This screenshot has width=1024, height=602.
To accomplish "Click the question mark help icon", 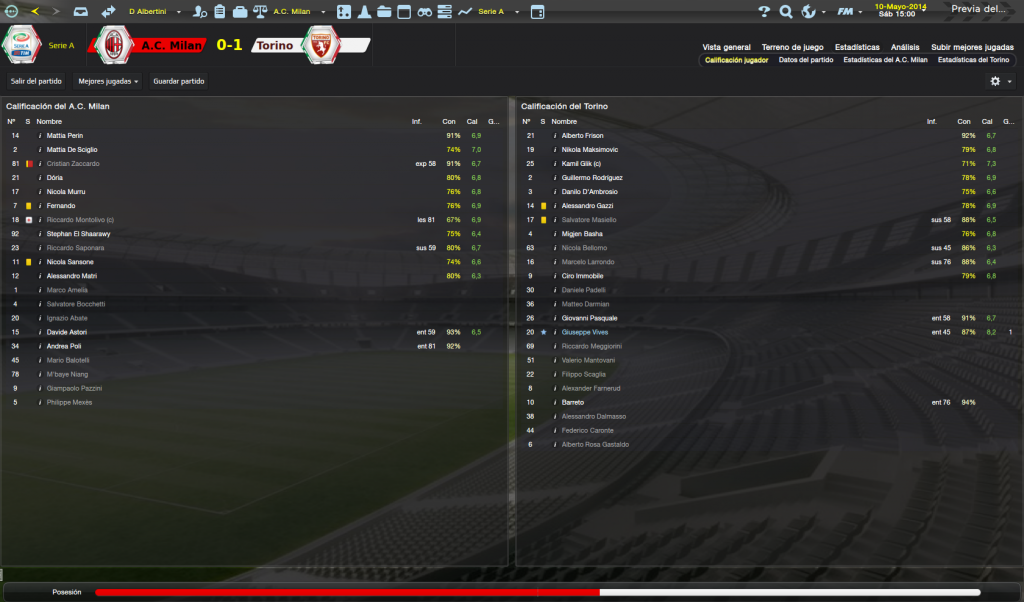I will [x=764, y=12].
